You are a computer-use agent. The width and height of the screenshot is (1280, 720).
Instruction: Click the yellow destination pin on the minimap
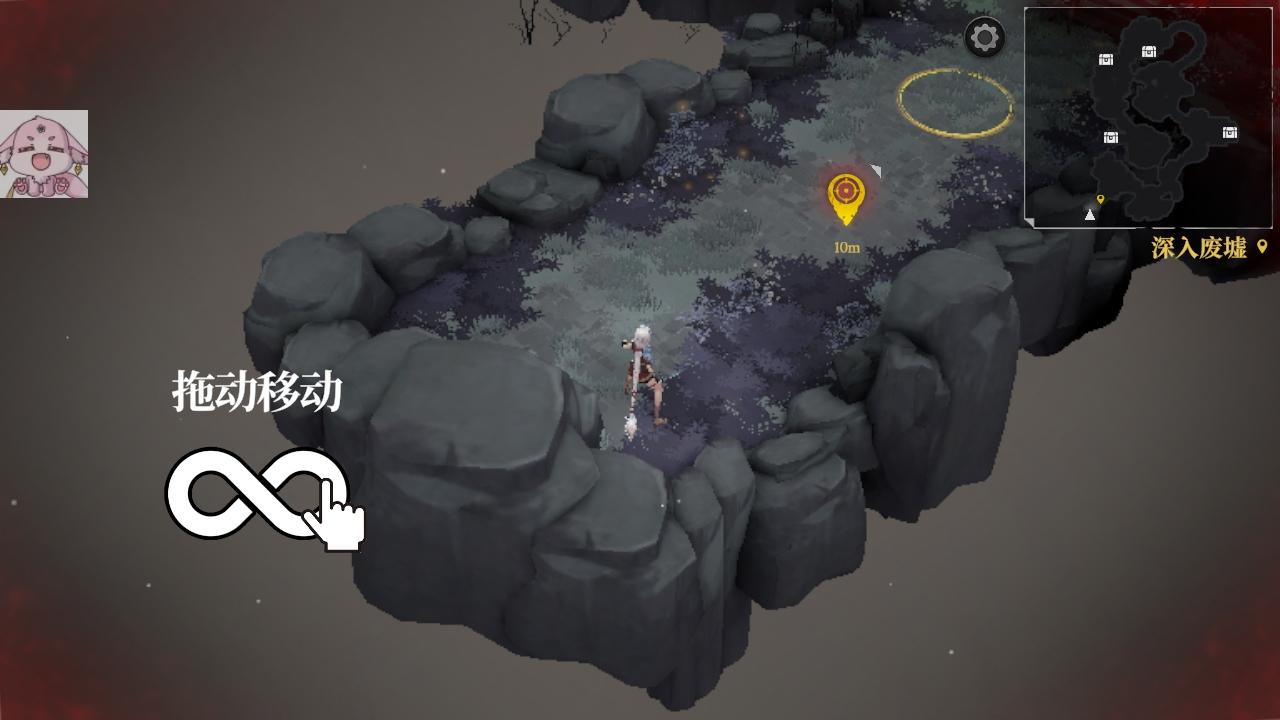[1101, 199]
